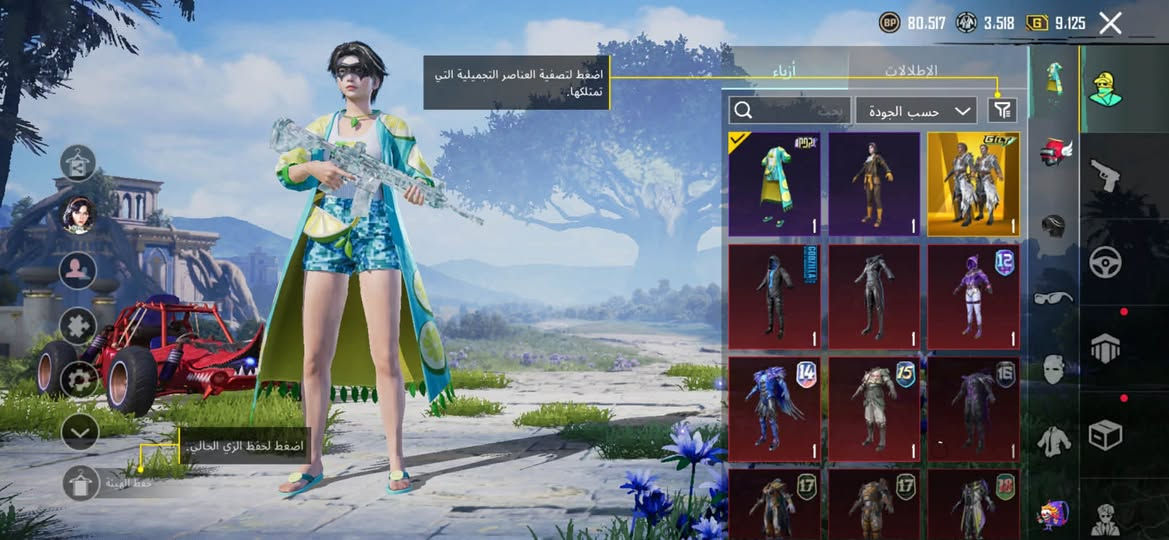This screenshot has width=1169, height=540.
Task: Select the outfit with badge 15
Action: [x=873, y=408]
